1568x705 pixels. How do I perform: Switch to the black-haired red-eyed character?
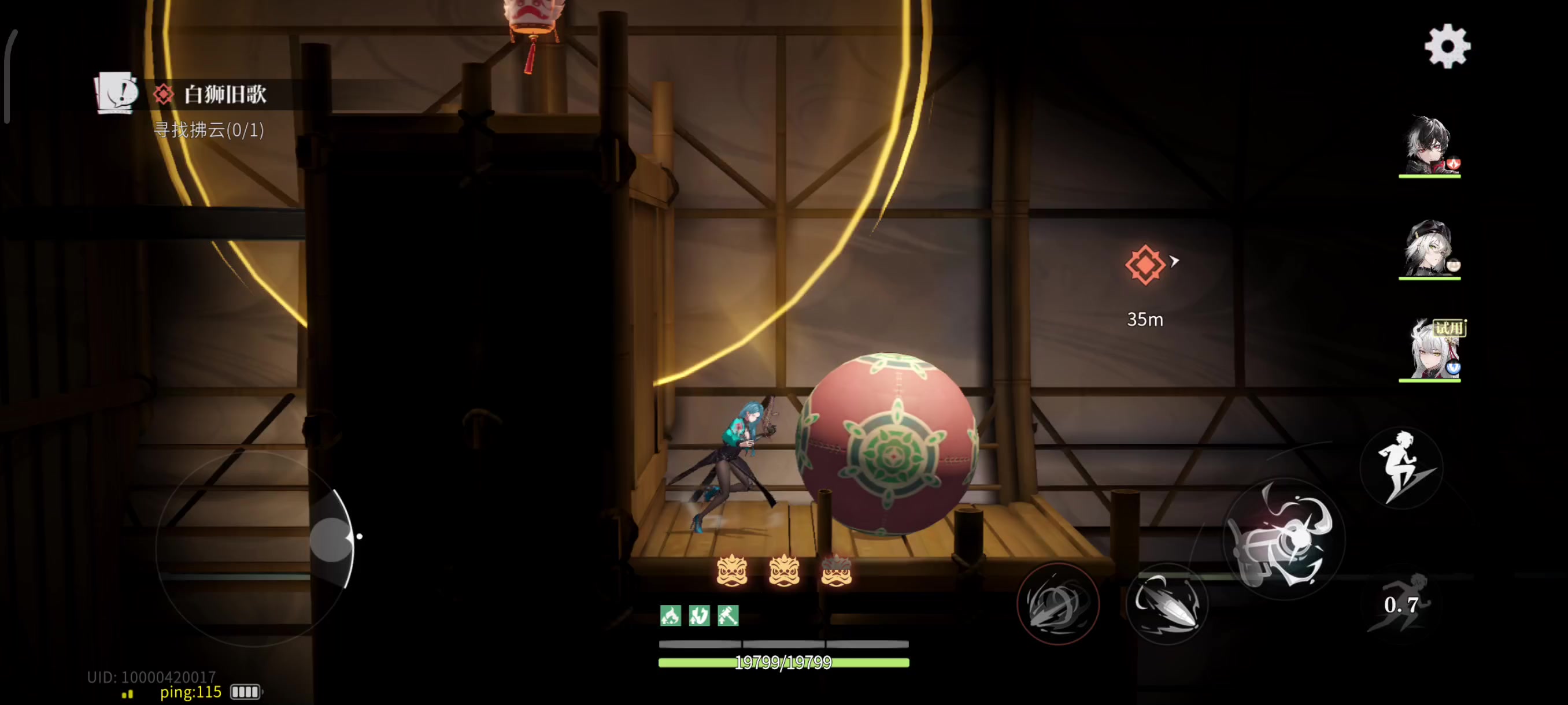(x=1429, y=146)
